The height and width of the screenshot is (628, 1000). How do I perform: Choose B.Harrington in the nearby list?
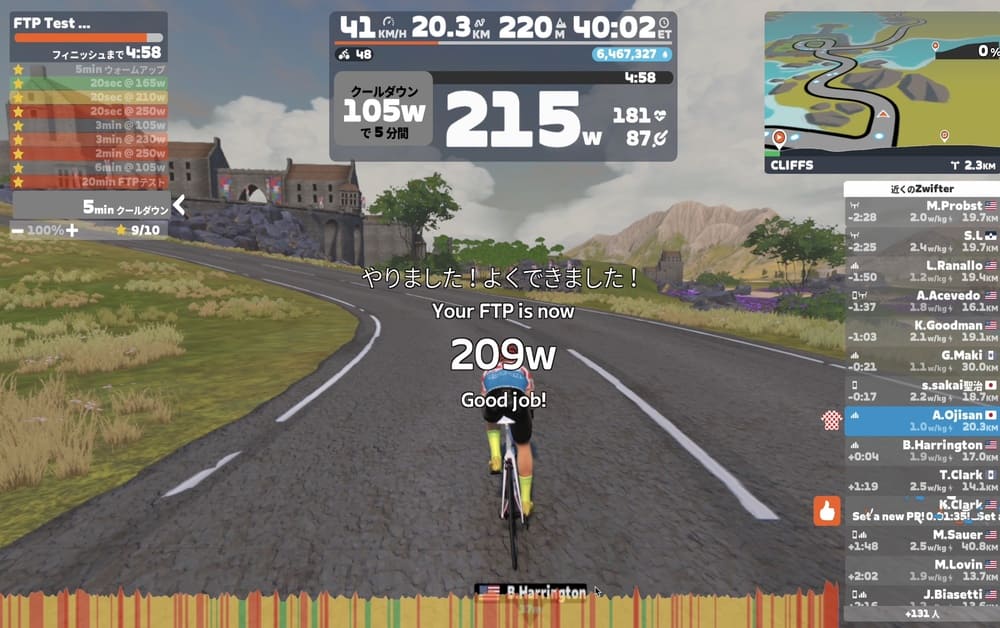[x=921, y=451]
